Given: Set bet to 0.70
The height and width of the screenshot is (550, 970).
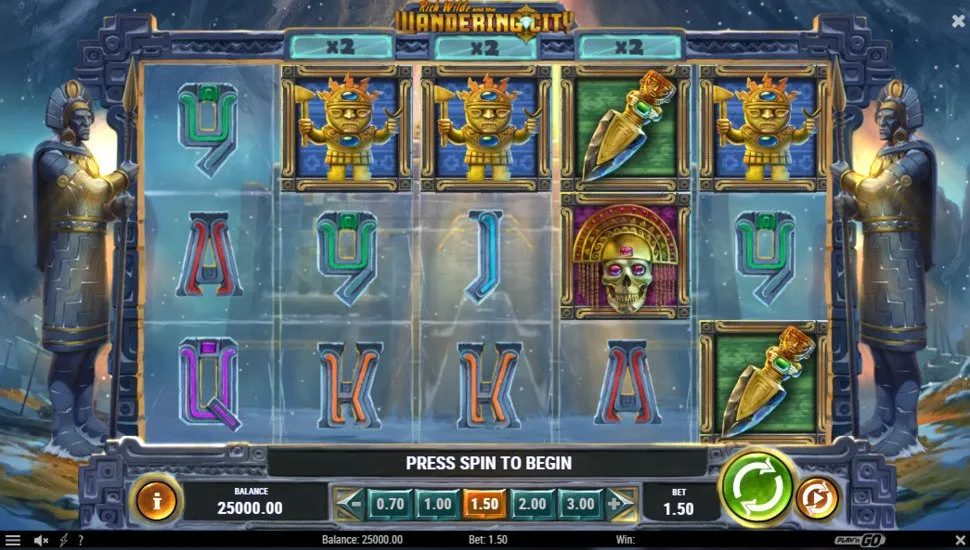Looking at the screenshot, I should 388,504.
